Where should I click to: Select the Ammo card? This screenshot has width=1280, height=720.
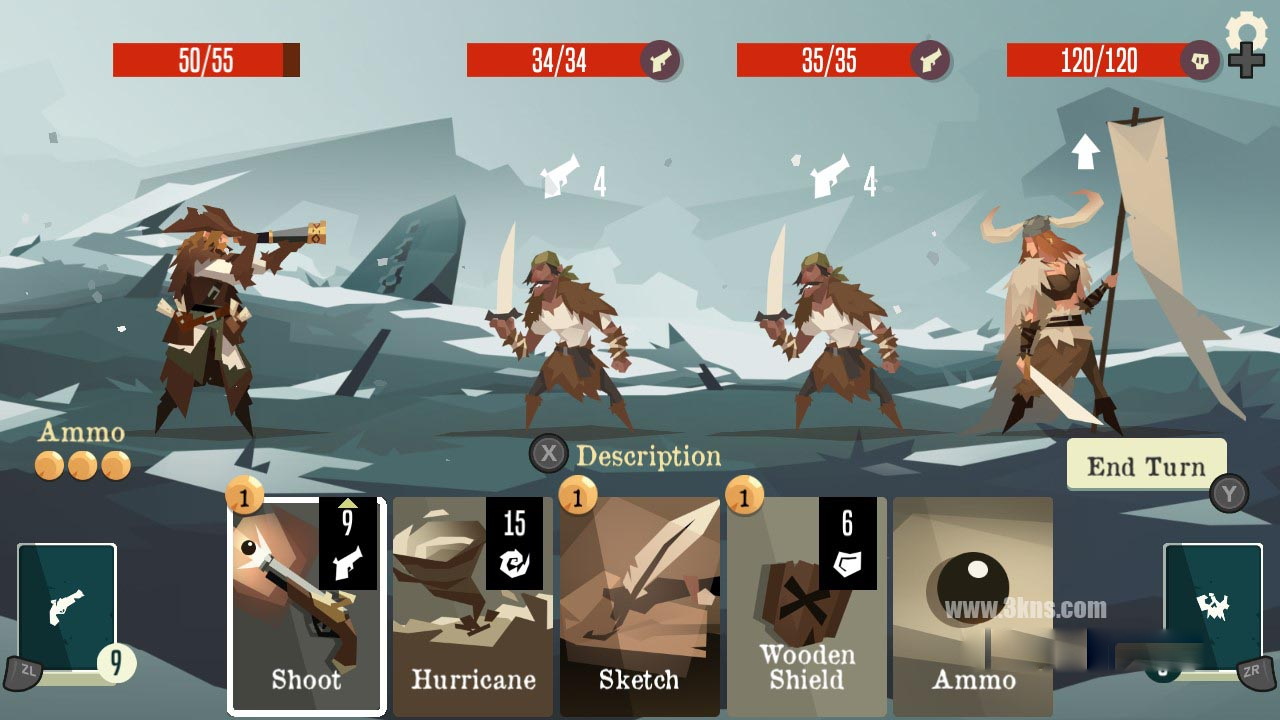[972, 606]
